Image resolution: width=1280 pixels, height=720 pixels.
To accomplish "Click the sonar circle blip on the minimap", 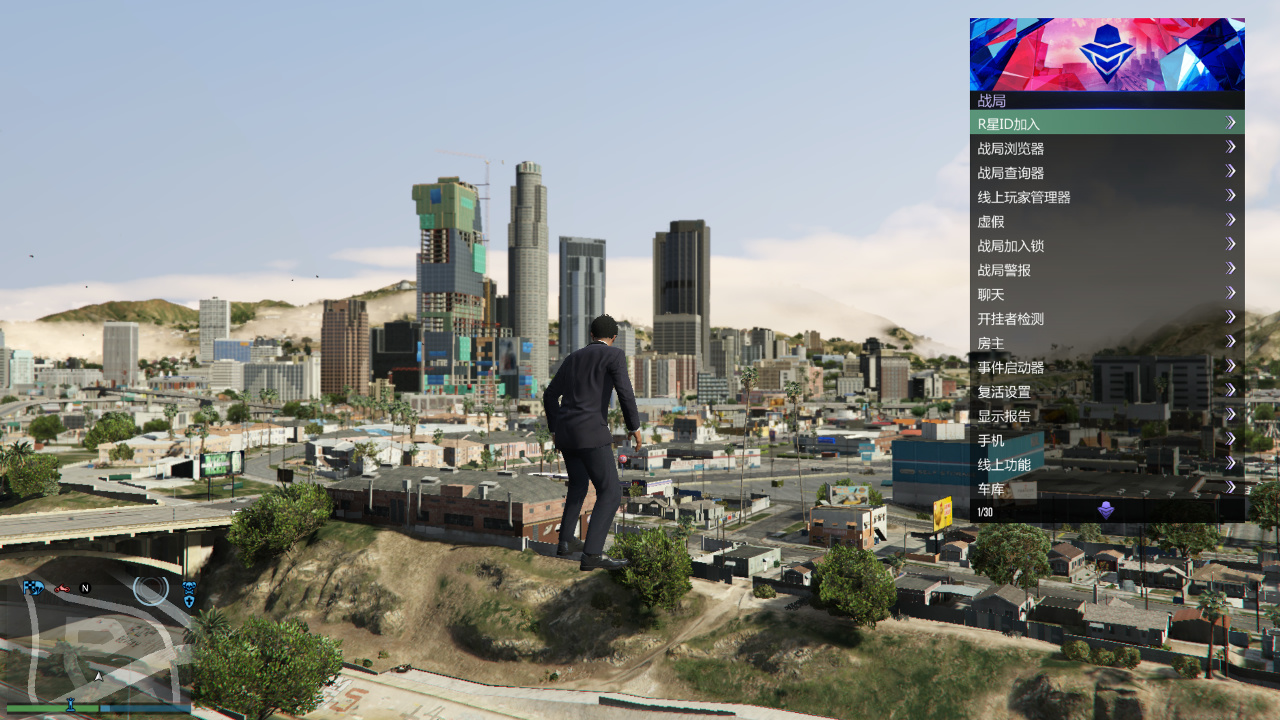I will click(150, 590).
